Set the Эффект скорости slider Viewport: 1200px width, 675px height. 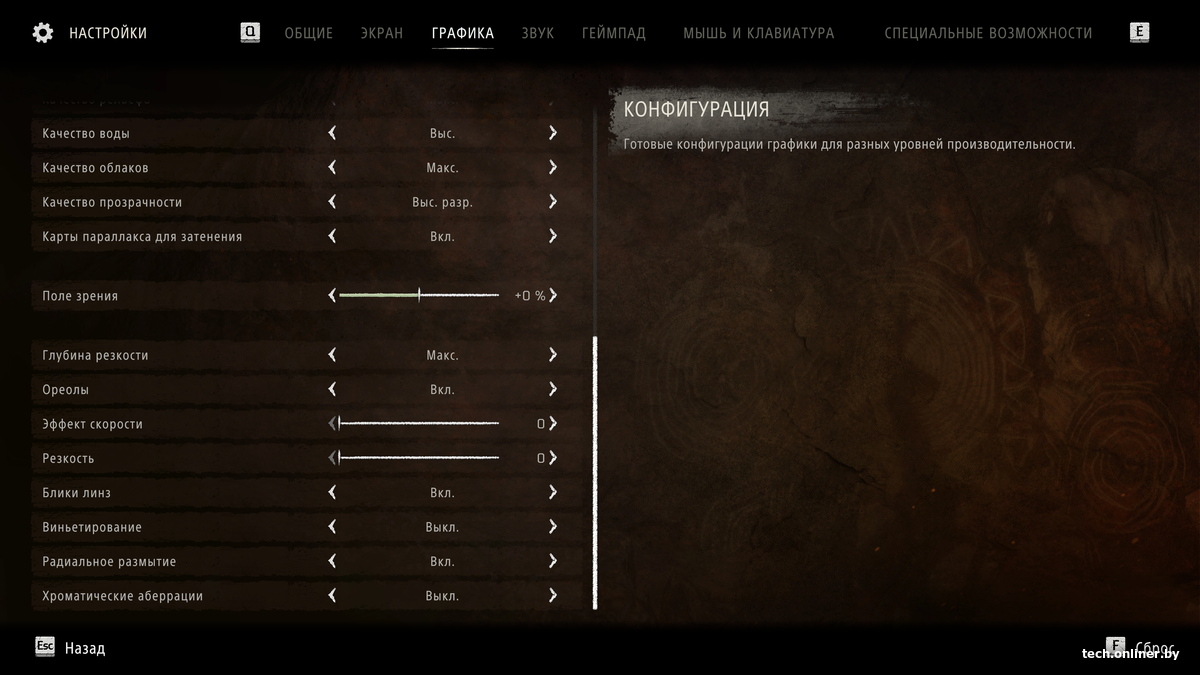click(x=419, y=424)
